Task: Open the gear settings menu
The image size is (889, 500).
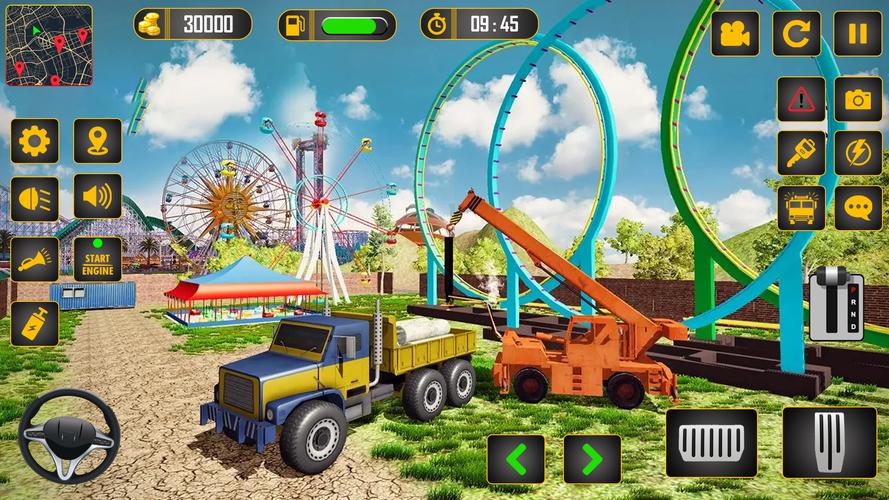Action: [x=34, y=142]
